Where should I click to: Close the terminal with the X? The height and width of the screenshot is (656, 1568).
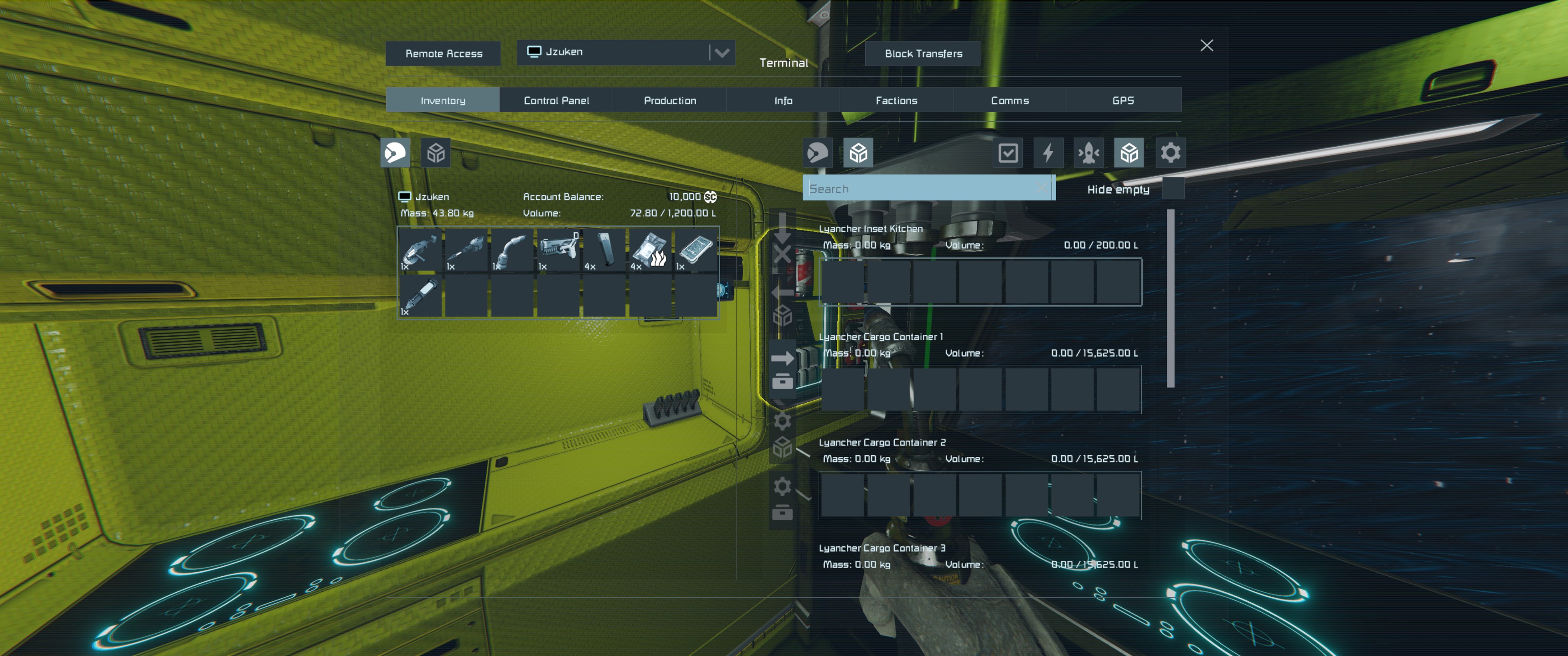[x=1206, y=46]
